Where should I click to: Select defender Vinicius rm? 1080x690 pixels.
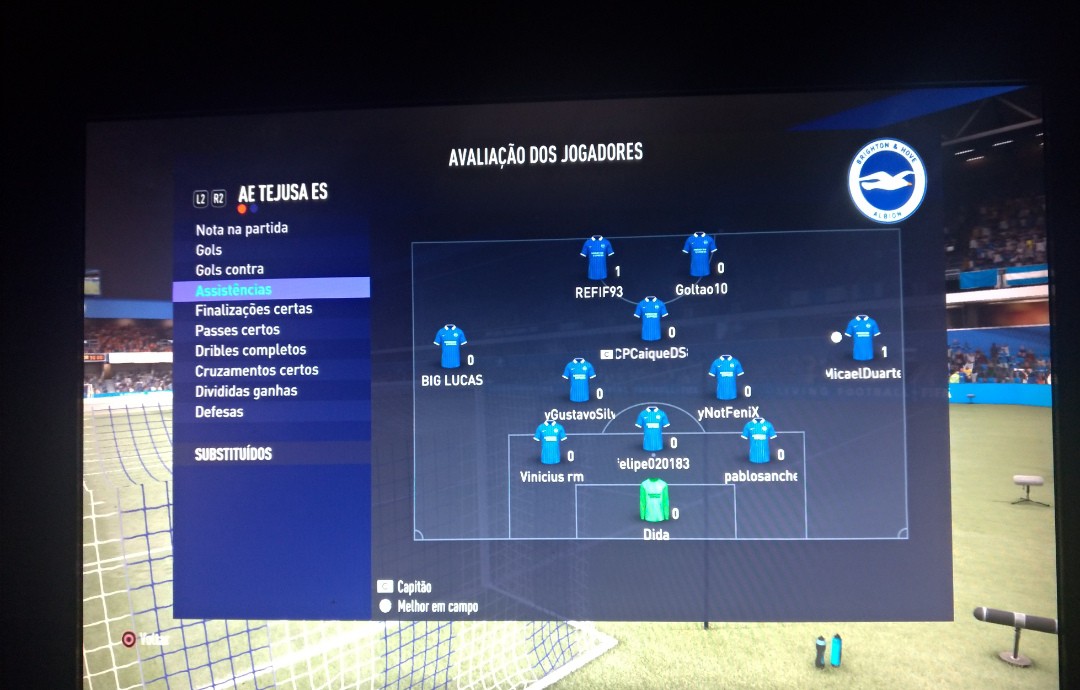pos(550,443)
